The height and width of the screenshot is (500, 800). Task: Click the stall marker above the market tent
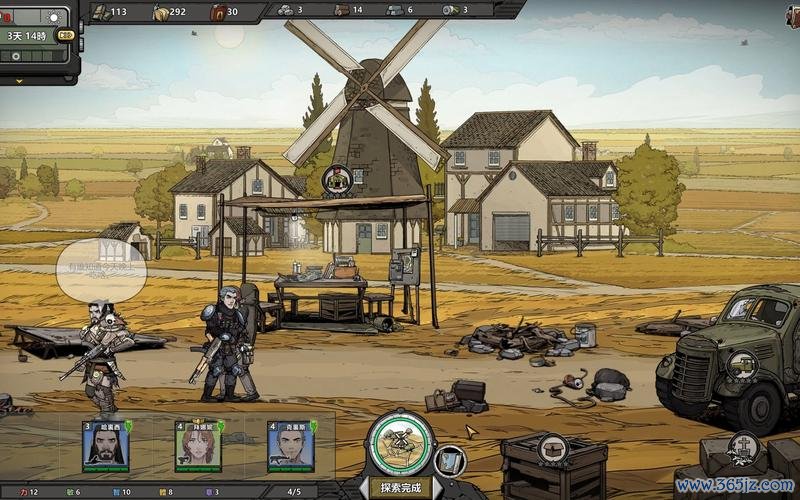pyautogui.click(x=338, y=180)
